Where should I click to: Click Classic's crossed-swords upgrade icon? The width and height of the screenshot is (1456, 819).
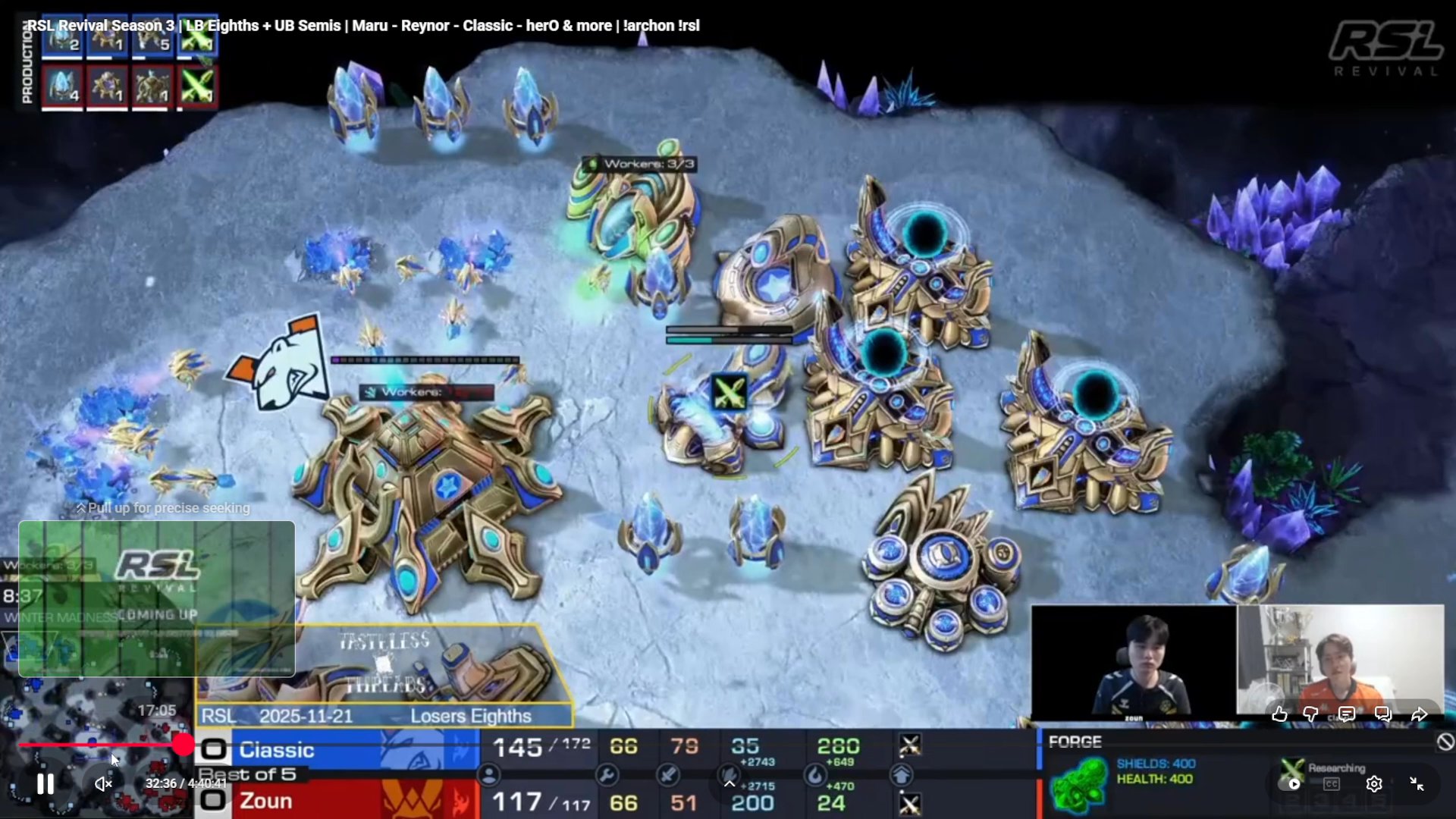(x=908, y=746)
